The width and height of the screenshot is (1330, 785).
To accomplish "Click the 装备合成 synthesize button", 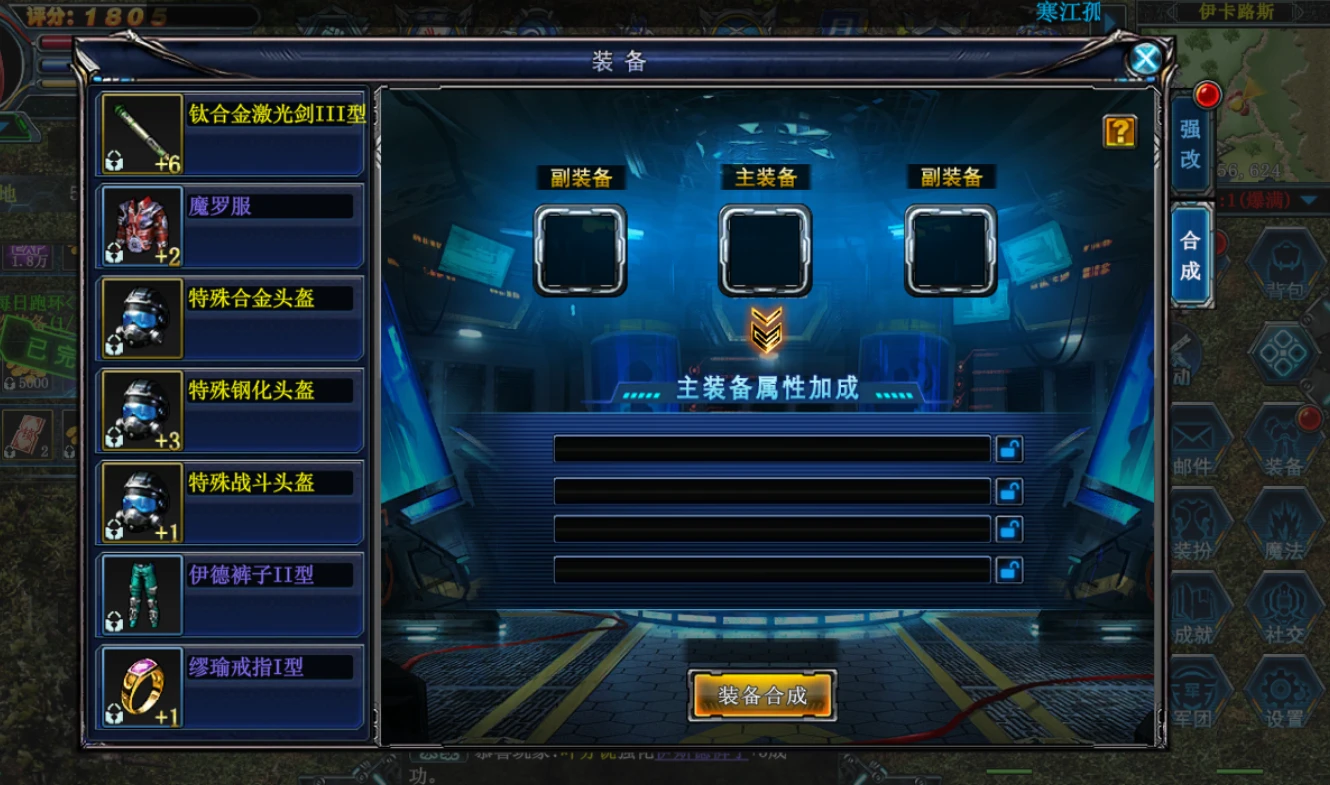I will [762, 695].
